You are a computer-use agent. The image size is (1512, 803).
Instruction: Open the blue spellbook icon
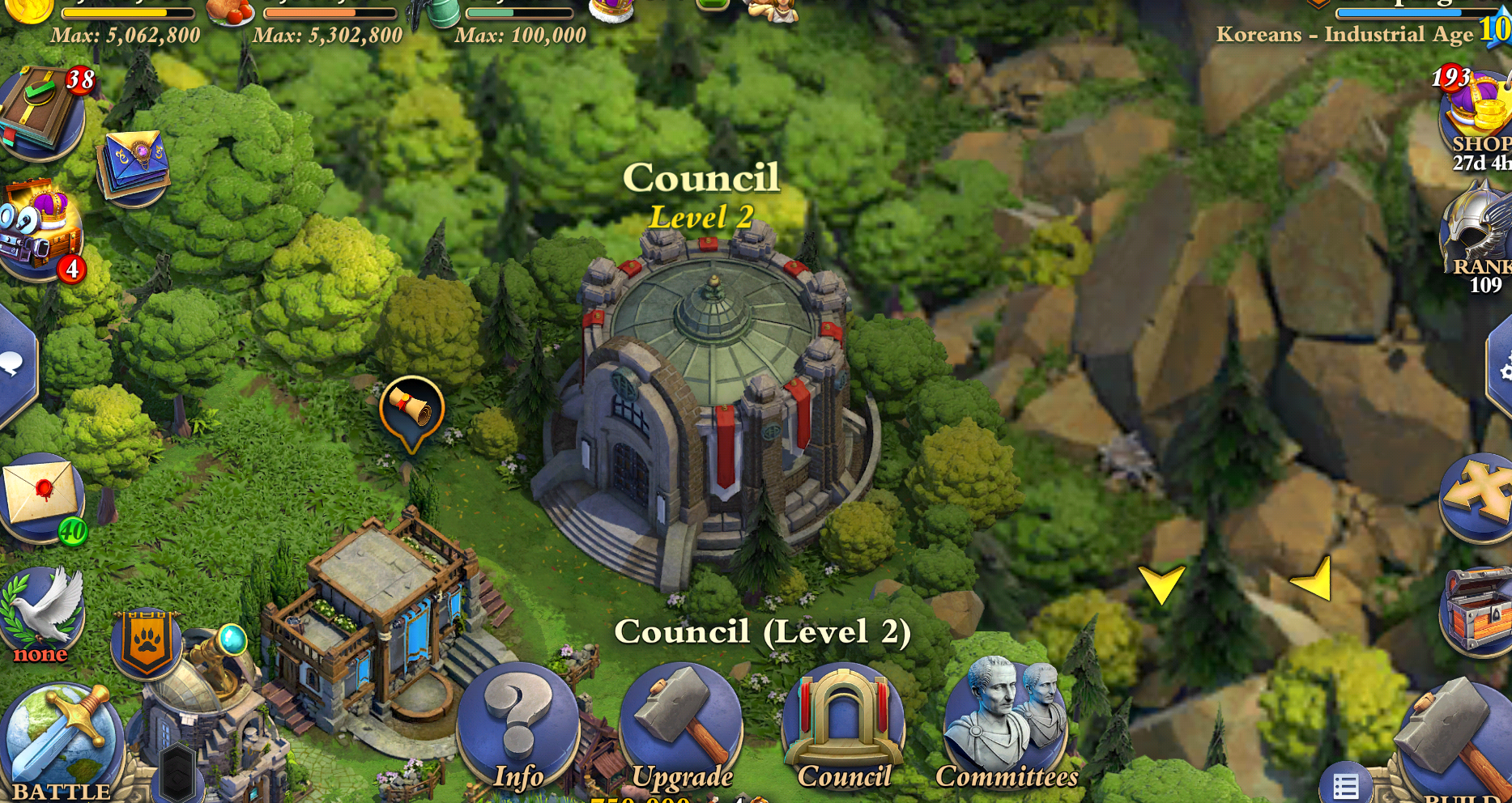pos(134,164)
